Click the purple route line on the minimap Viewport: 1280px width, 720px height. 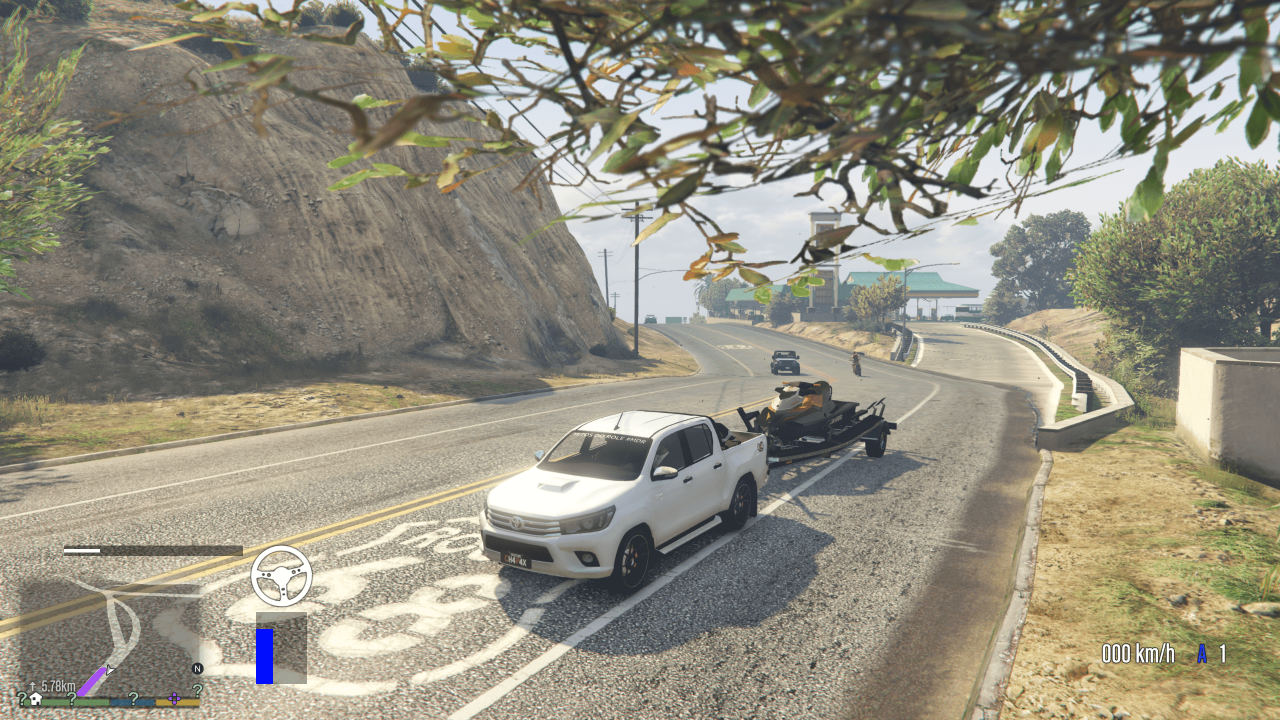tap(92, 682)
